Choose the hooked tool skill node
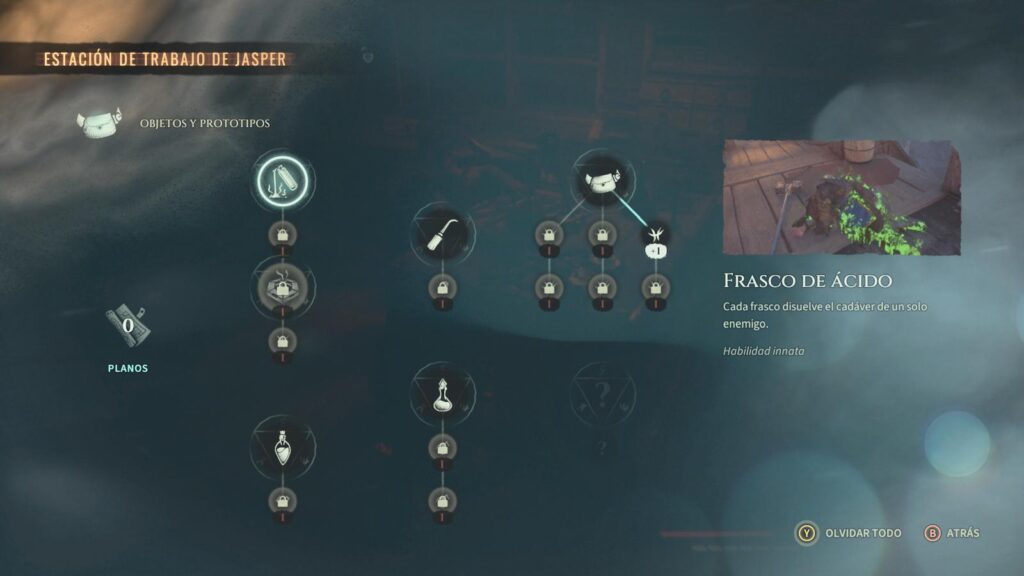Image resolution: width=1024 pixels, height=576 pixels. point(442,236)
